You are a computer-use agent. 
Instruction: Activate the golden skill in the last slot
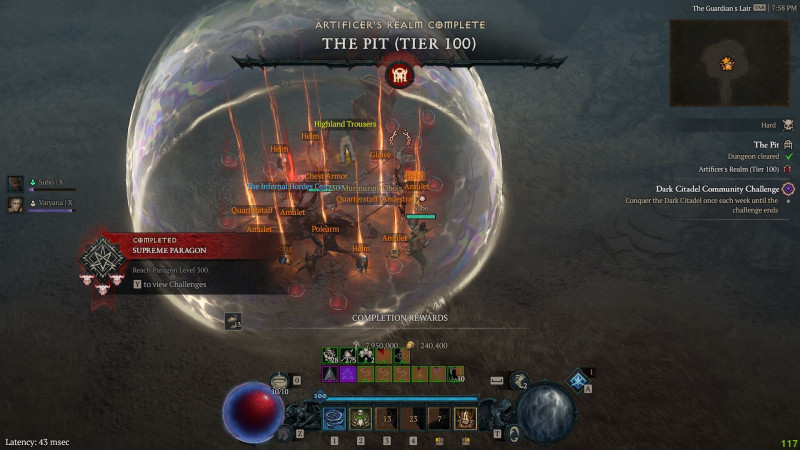point(465,419)
